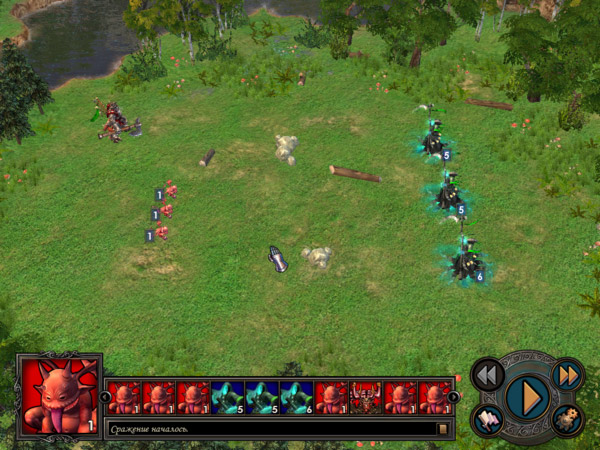Image resolution: width=600 pixels, height=450 pixels.
Task: Click the large orange play button
Action: click(x=527, y=397)
